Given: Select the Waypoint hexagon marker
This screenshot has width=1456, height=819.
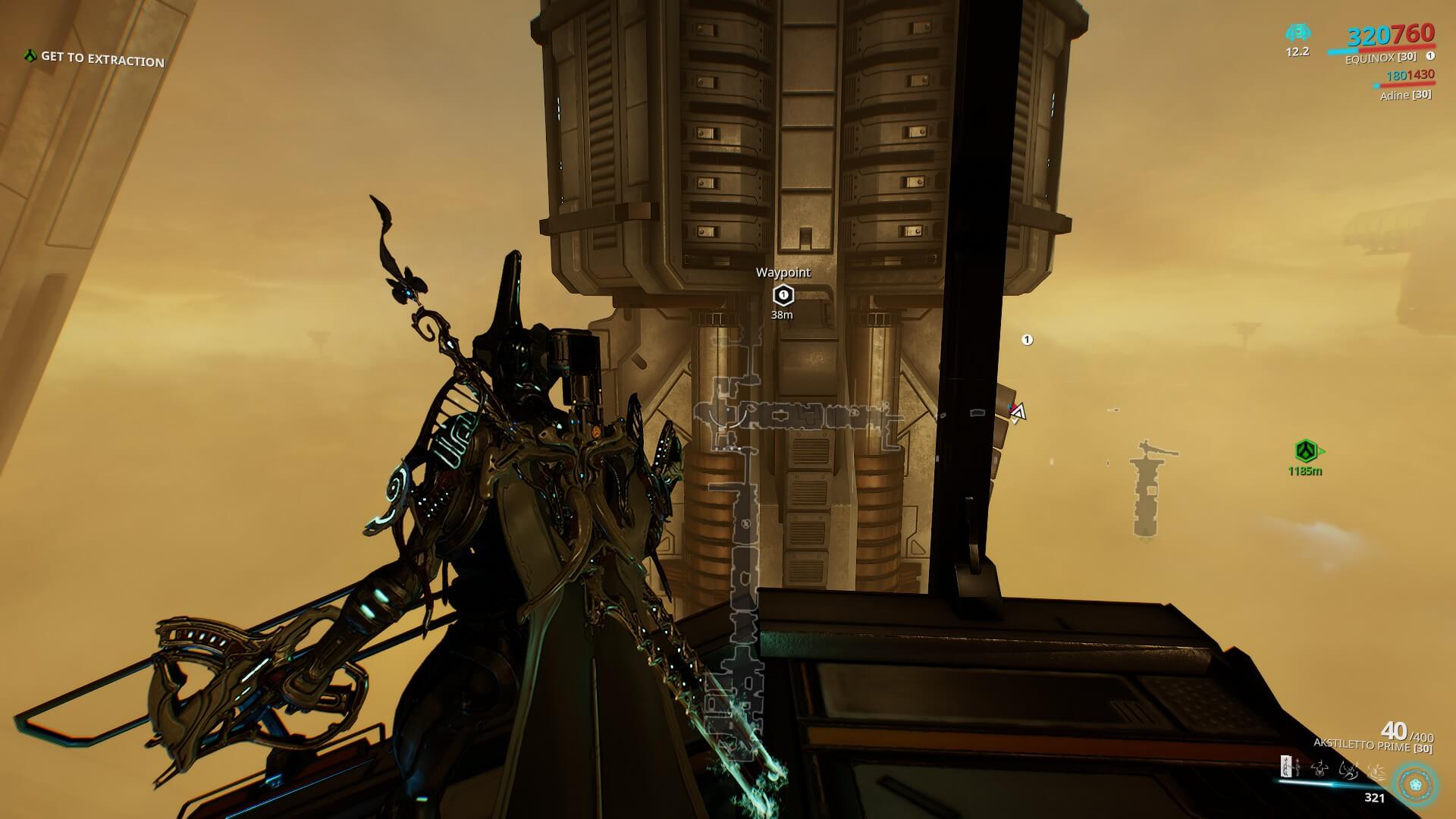Looking at the screenshot, I should (x=783, y=295).
